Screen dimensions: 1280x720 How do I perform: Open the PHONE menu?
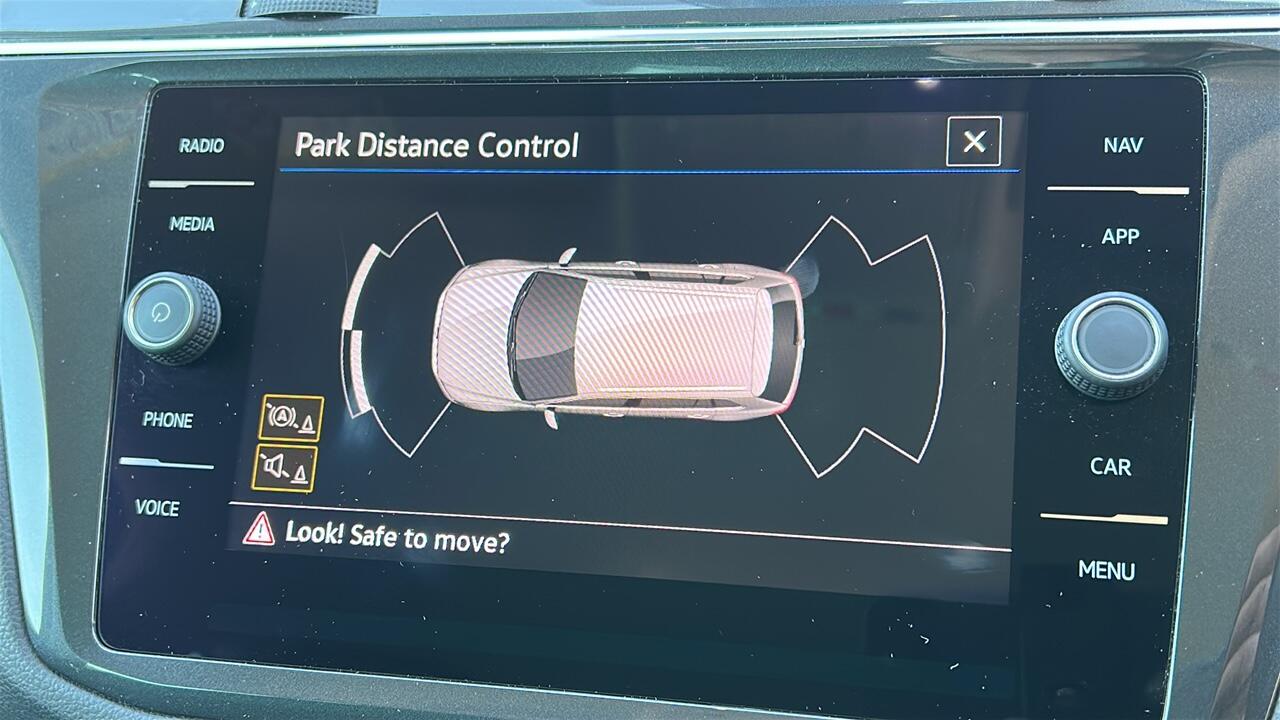(168, 420)
